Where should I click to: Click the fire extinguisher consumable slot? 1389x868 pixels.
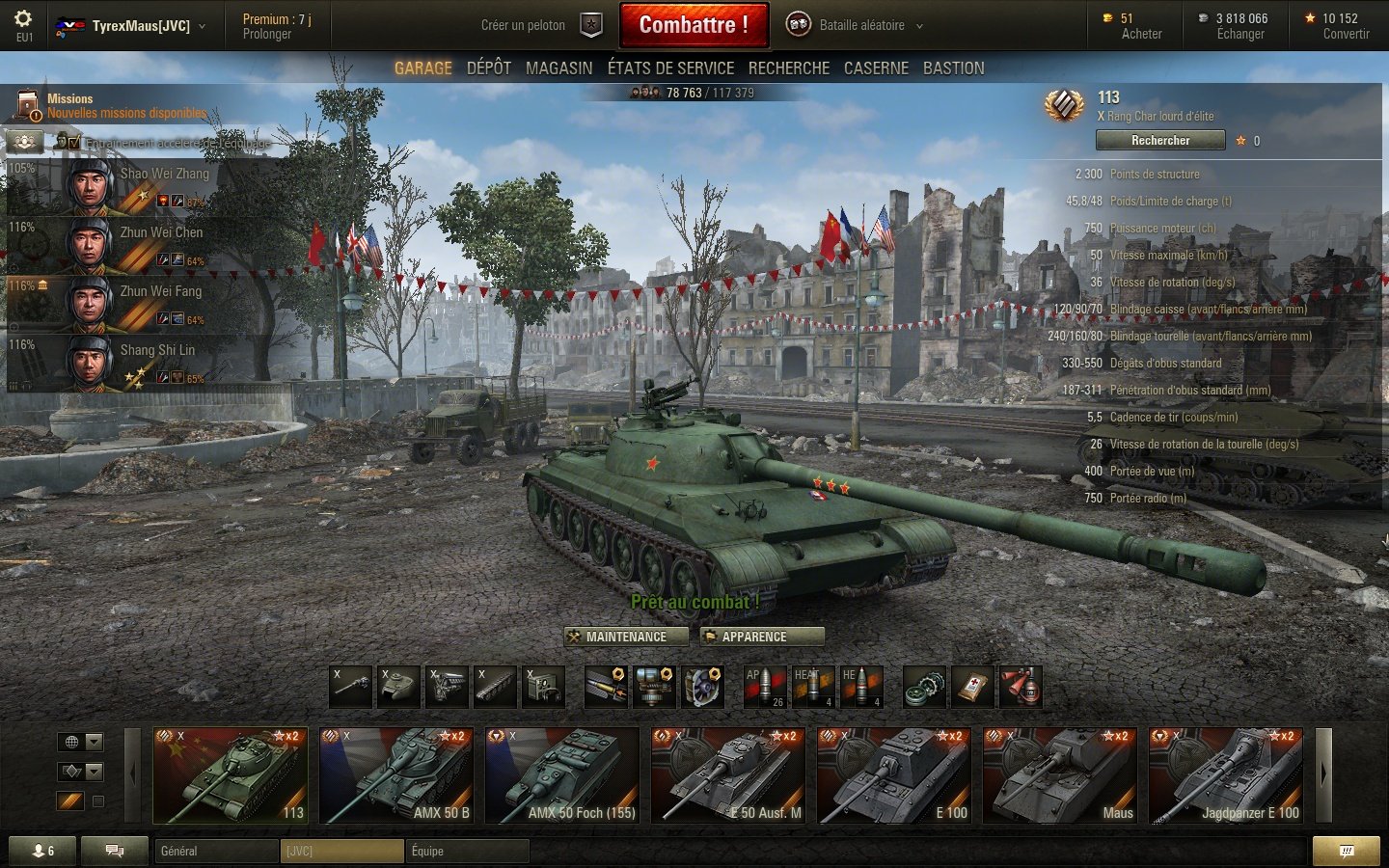(x=1020, y=686)
